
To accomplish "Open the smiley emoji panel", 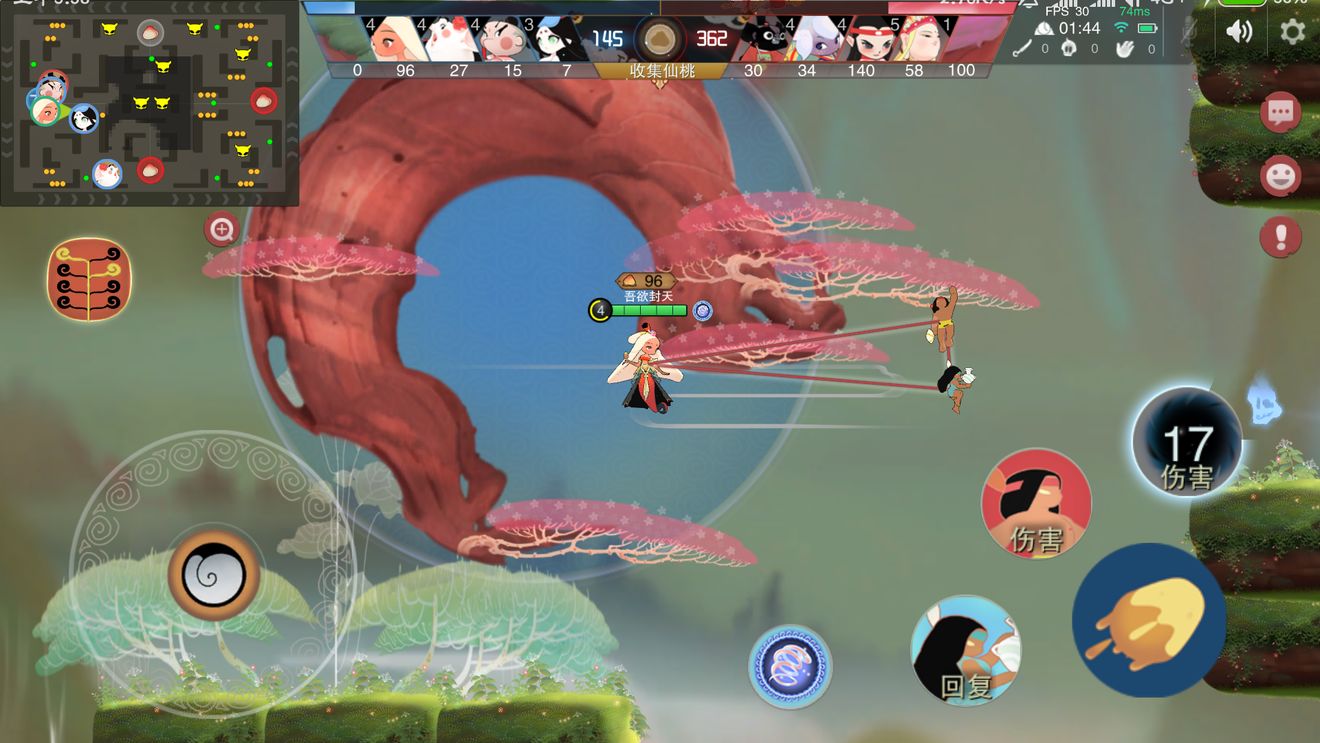I will coord(1280,177).
